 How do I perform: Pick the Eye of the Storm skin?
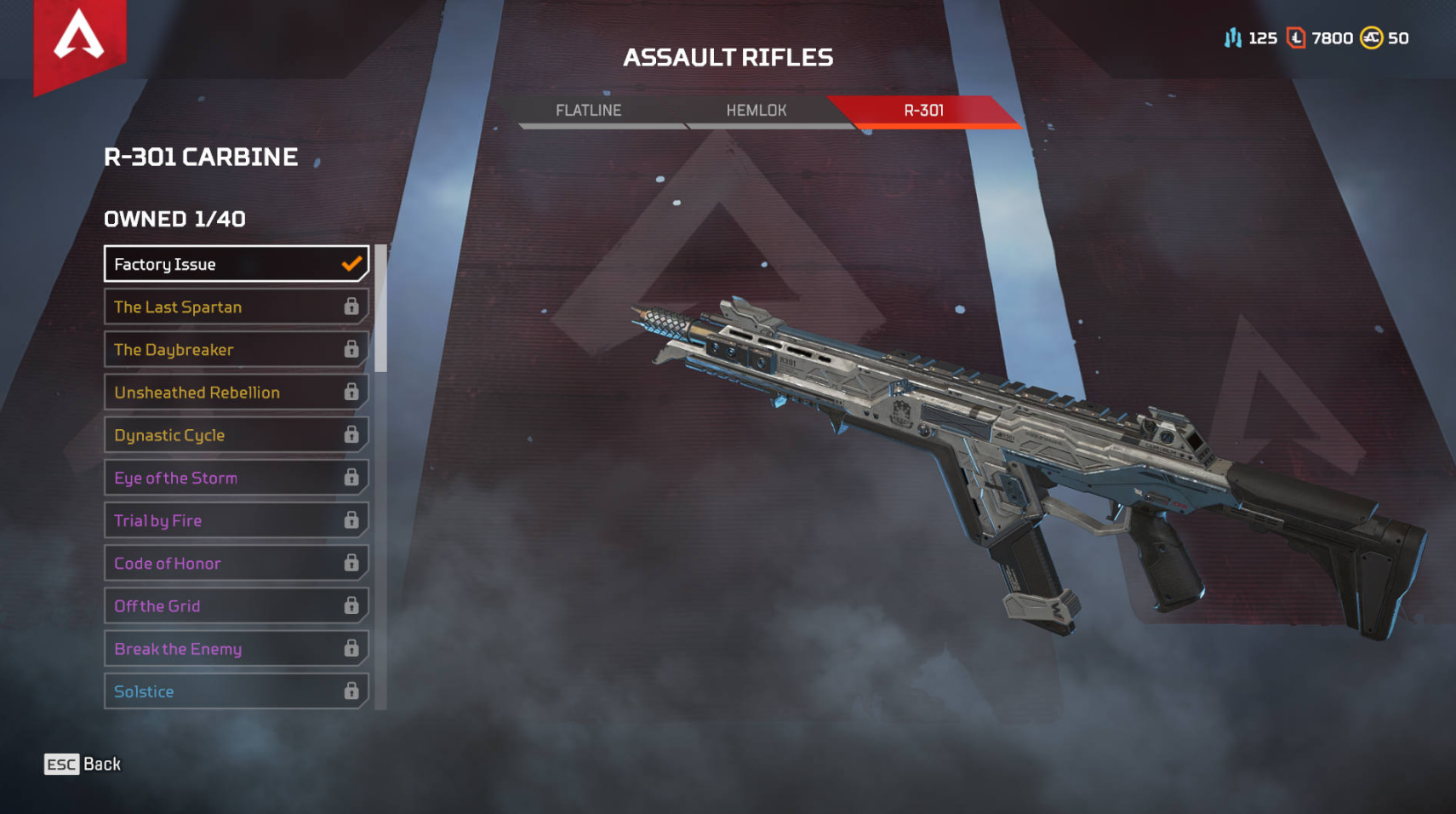[x=236, y=478]
